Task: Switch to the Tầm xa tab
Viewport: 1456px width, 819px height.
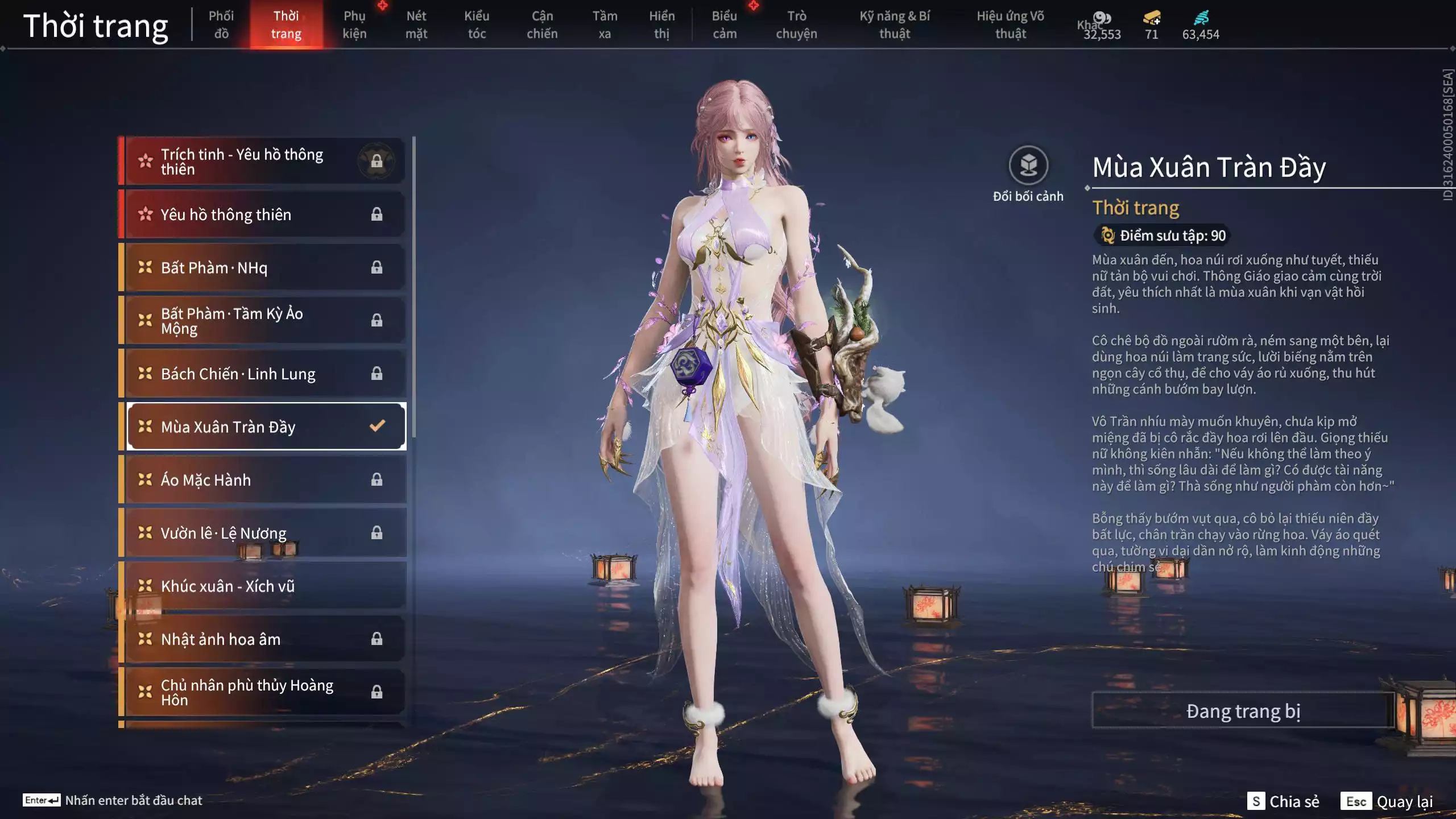Action: pos(605,25)
